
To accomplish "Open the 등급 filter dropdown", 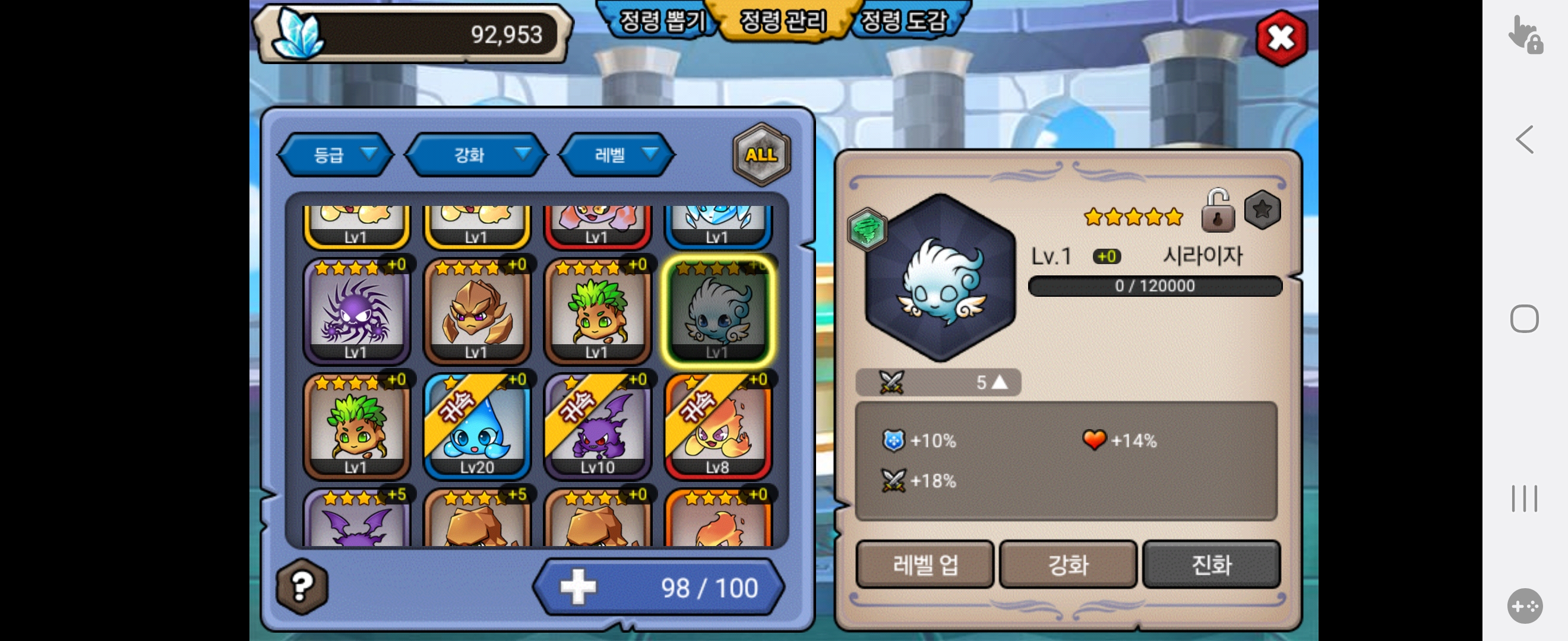I will (337, 155).
